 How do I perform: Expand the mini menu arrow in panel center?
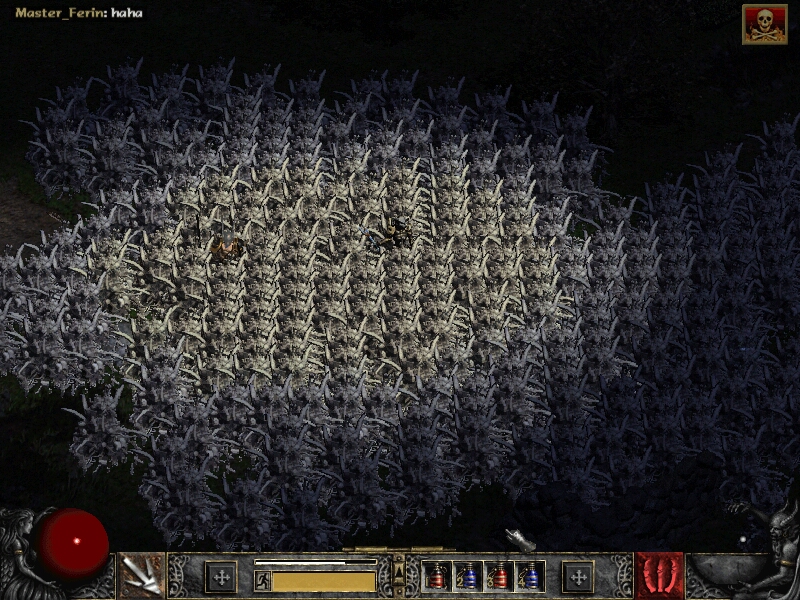(399, 572)
